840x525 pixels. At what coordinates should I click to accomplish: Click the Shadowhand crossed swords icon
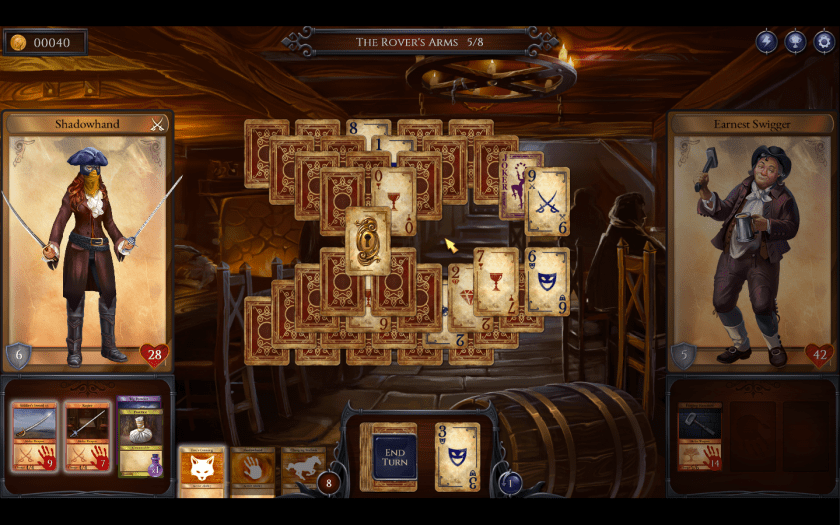point(157,124)
